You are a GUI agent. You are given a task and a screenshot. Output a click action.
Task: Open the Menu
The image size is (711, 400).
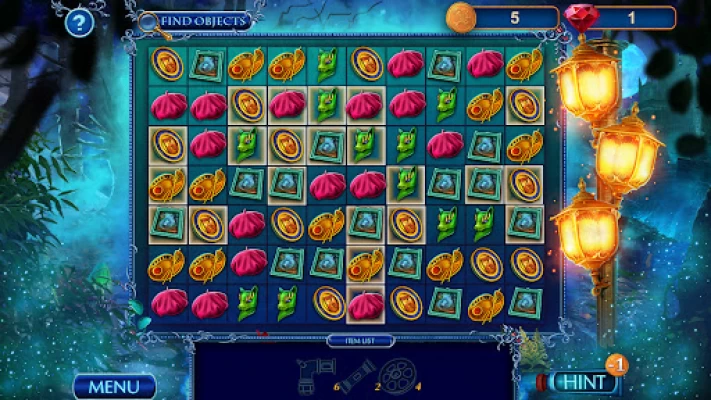(114, 386)
